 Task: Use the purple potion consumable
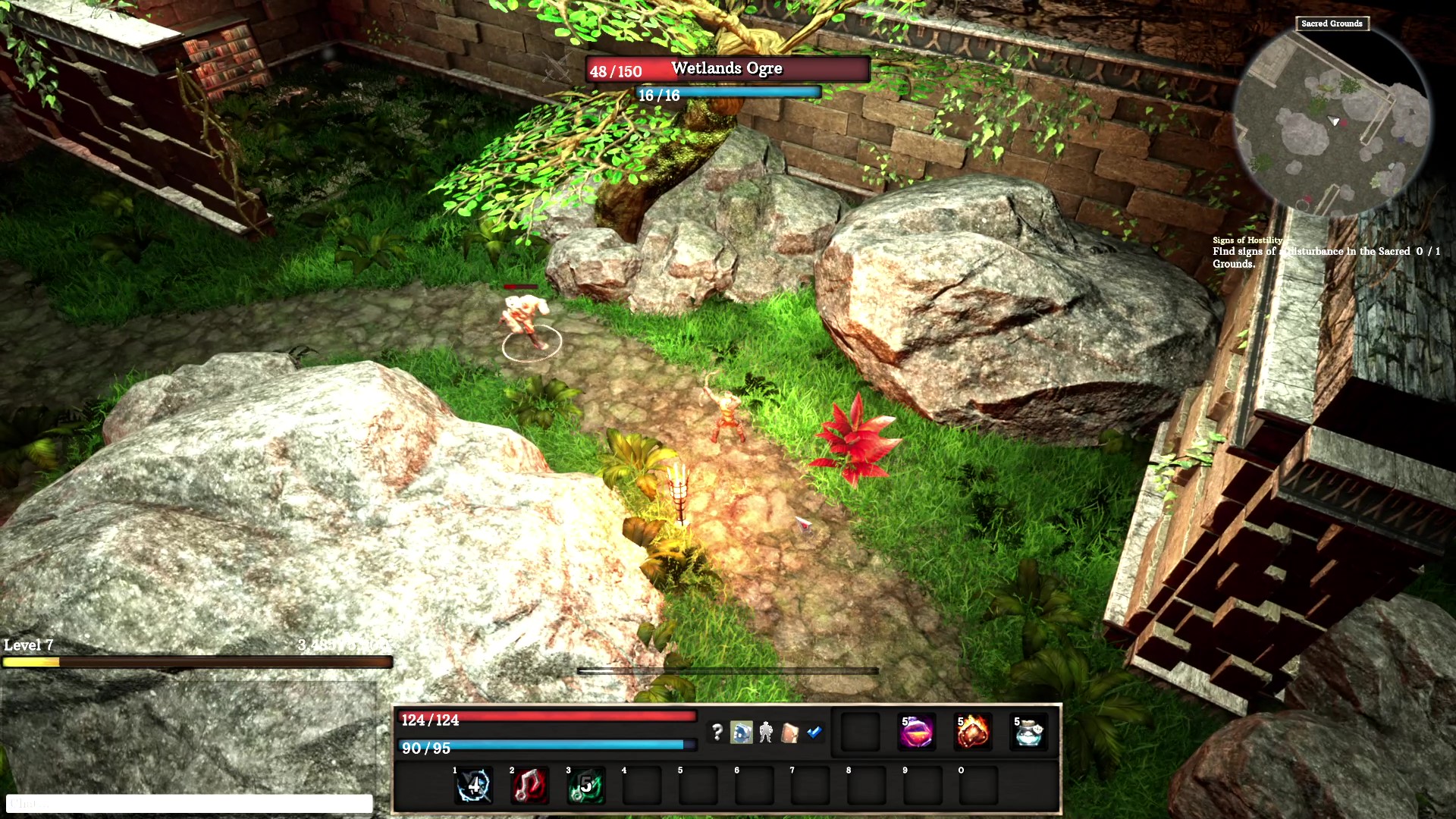click(917, 730)
